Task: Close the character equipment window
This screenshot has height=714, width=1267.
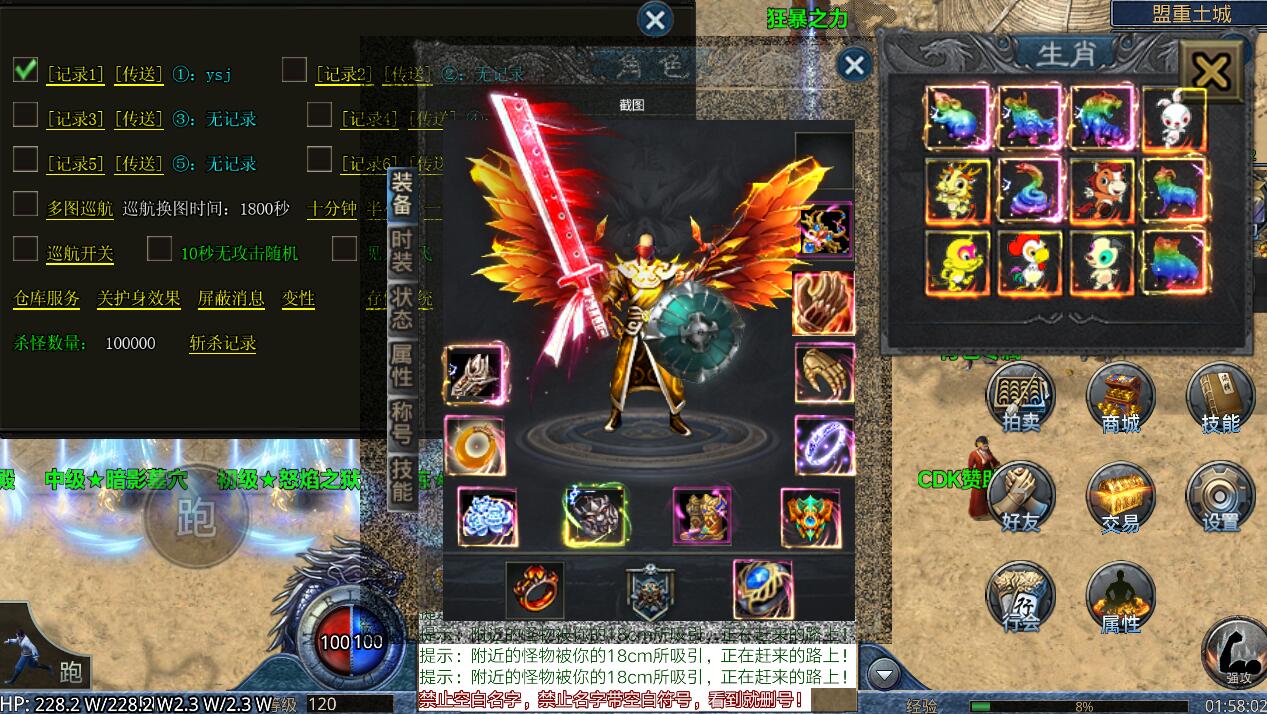Action: [x=853, y=66]
